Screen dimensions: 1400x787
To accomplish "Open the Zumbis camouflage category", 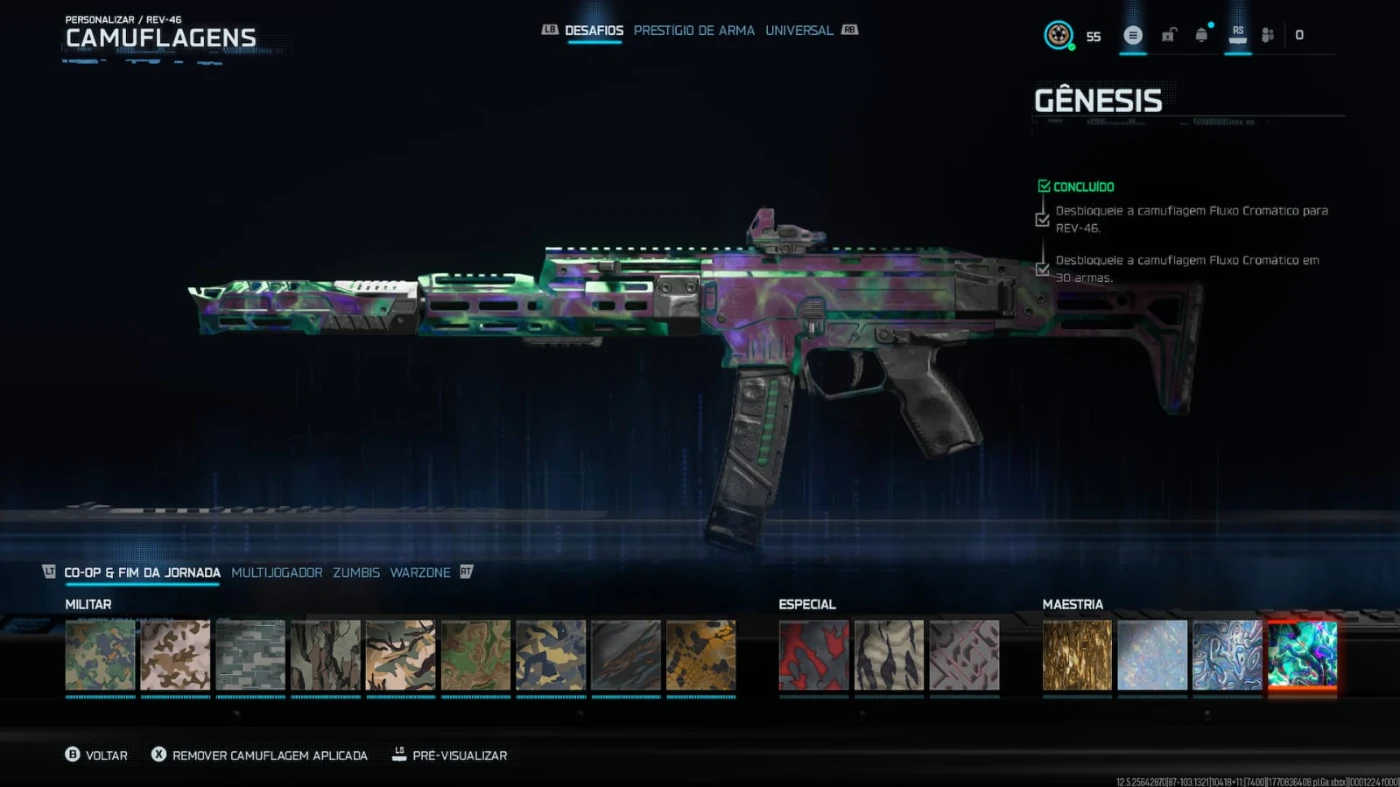I will (356, 573).
